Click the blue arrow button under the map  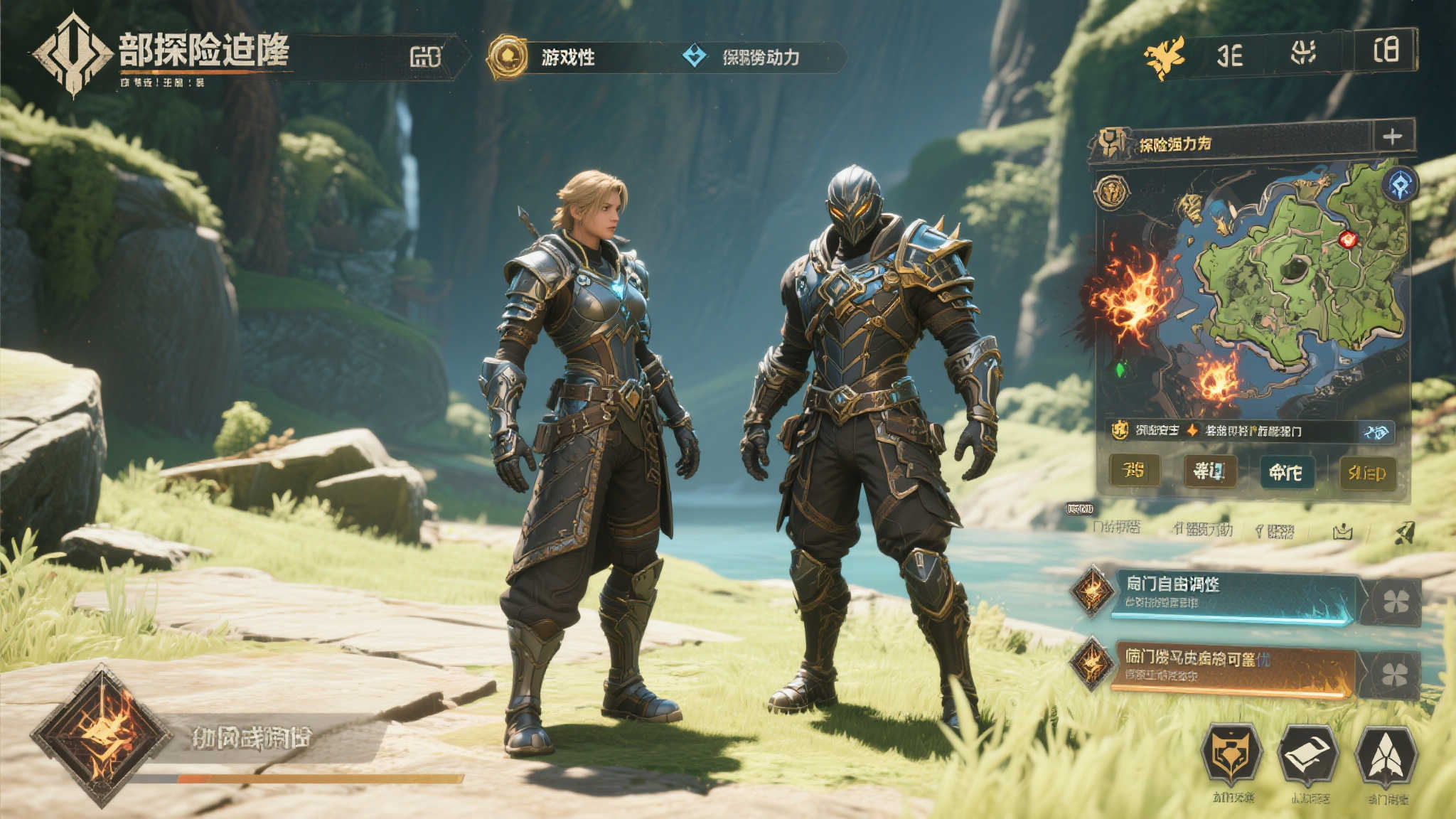tap(1376, 432)
